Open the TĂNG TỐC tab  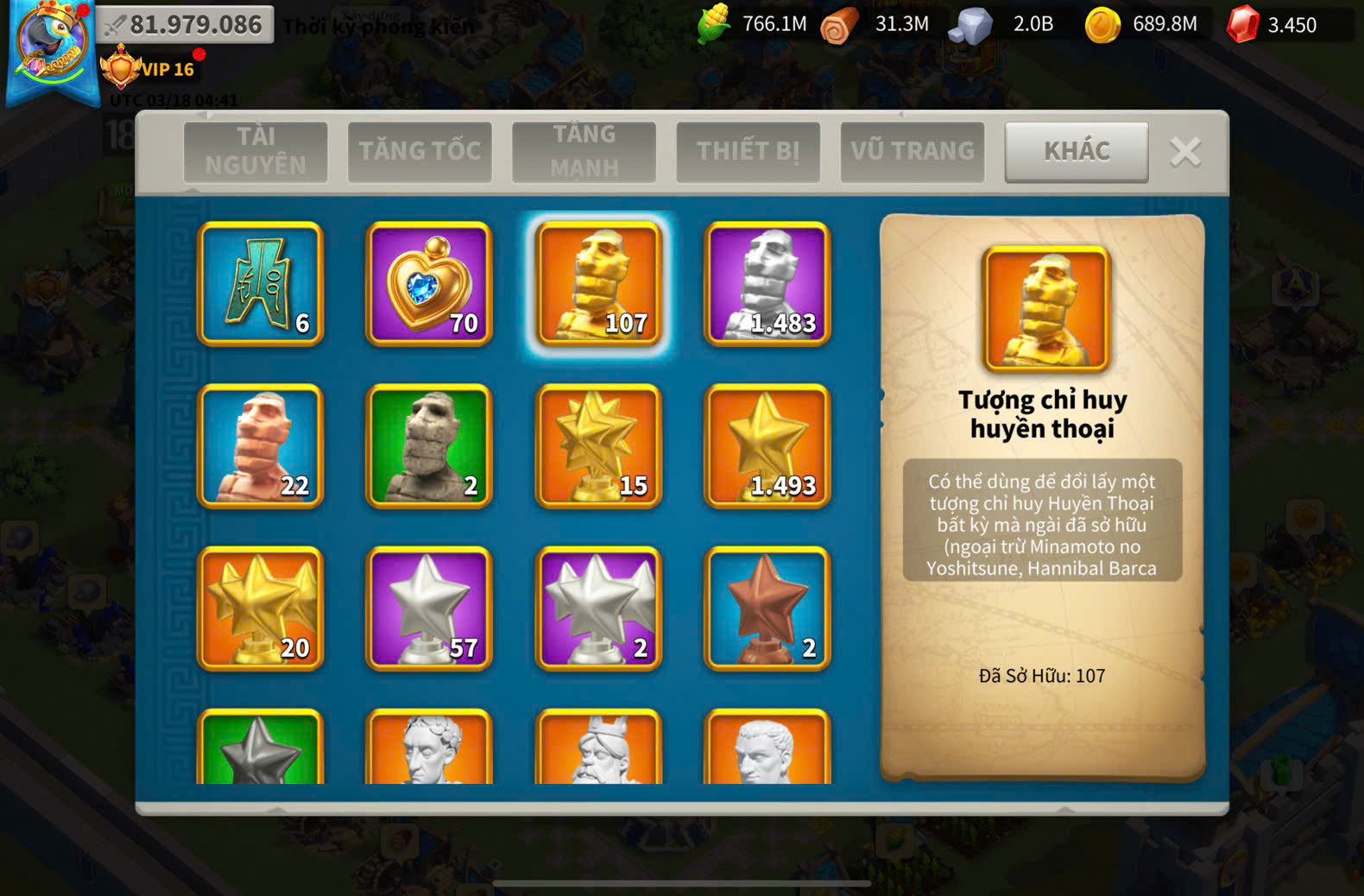420,151
